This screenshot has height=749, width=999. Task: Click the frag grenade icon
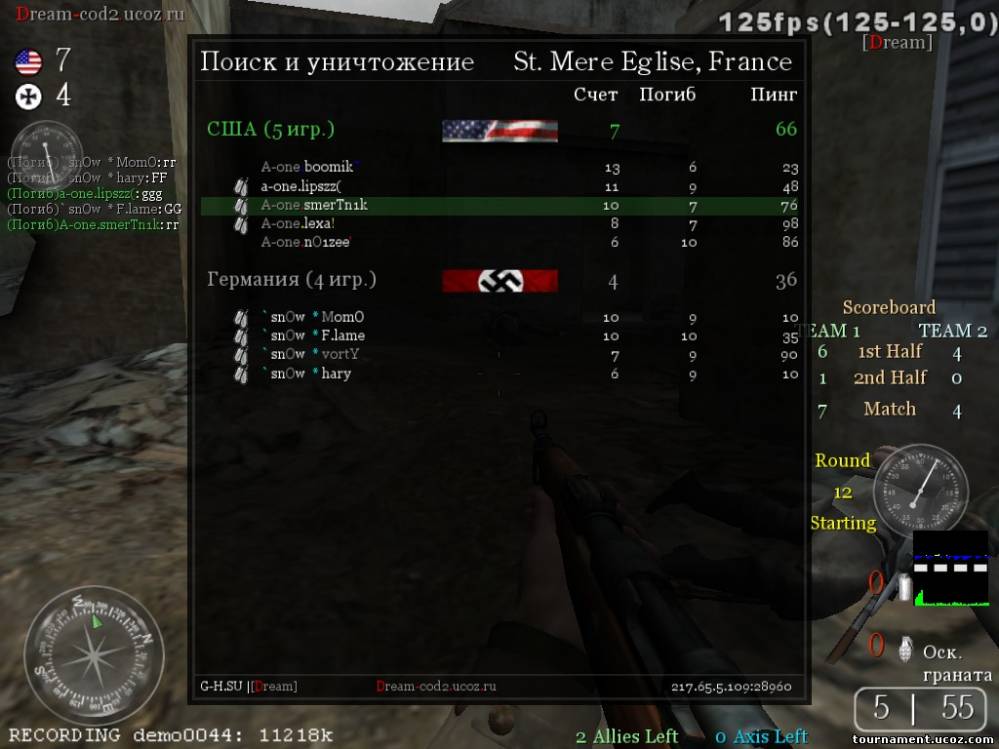pyautogui.click(x=907, y=646)
